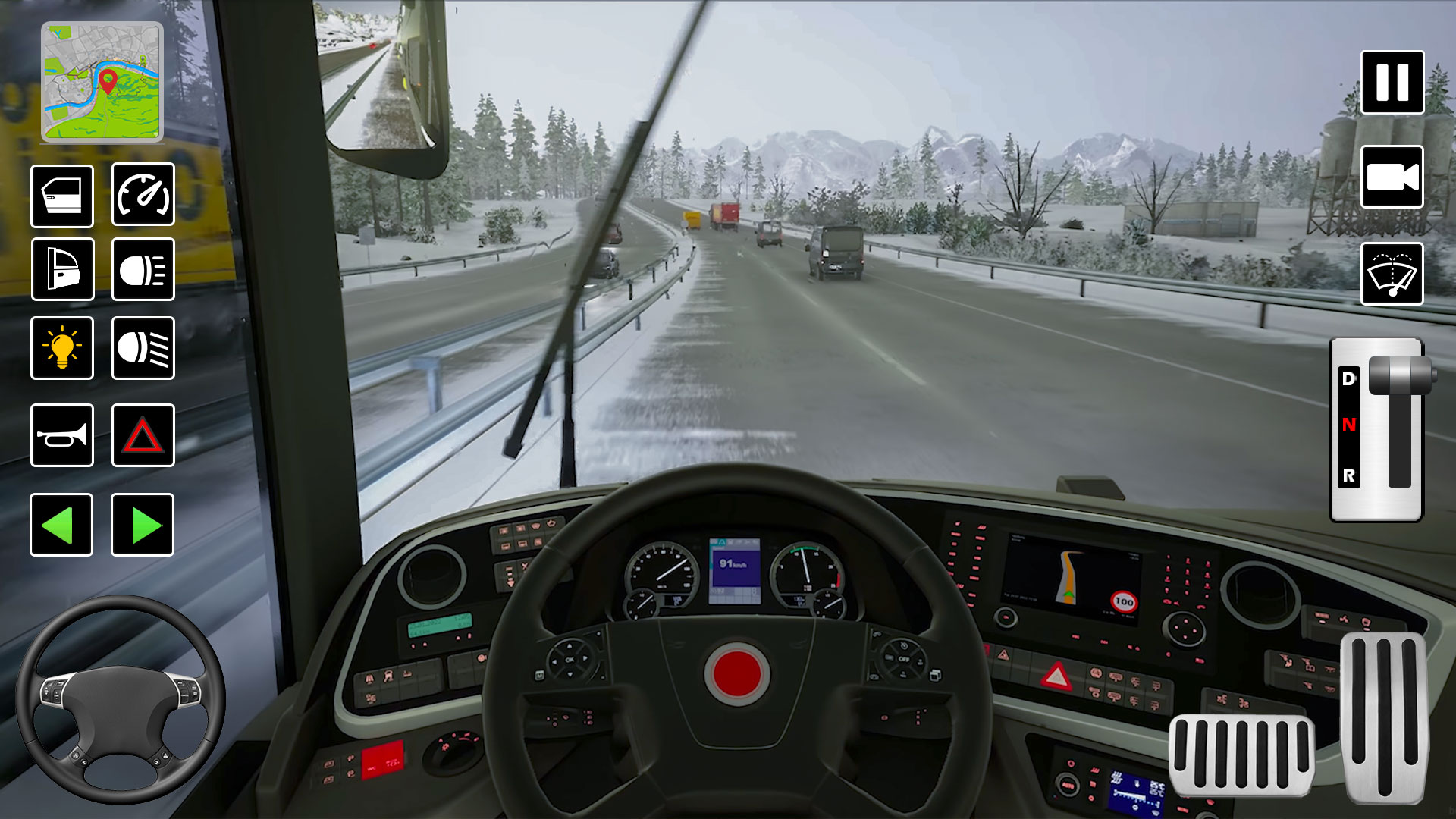1456x819 pixels.
Task: Open the front bus door
Action: (x=62, y=195)
